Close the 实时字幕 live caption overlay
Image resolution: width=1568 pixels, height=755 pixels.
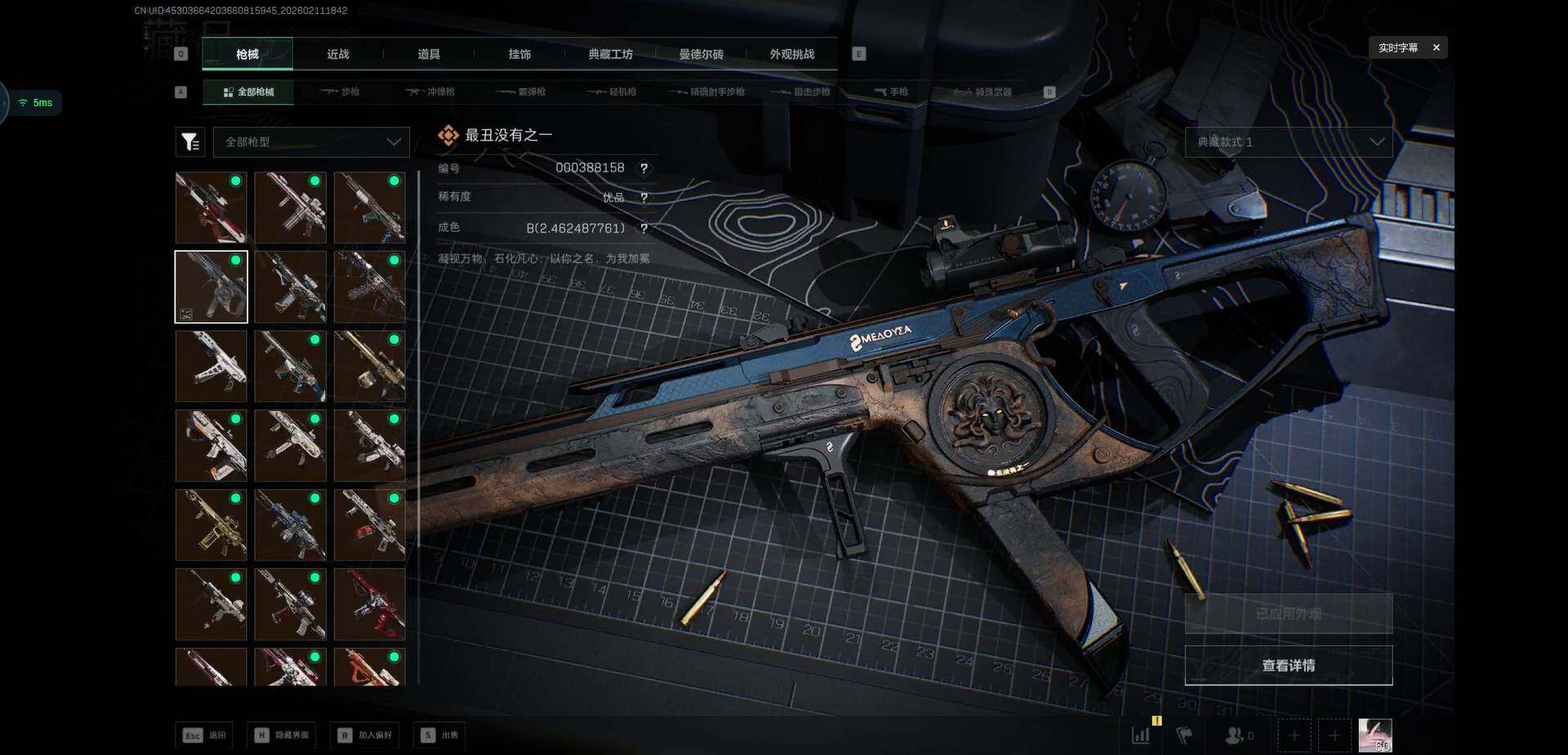point(1436,47)
